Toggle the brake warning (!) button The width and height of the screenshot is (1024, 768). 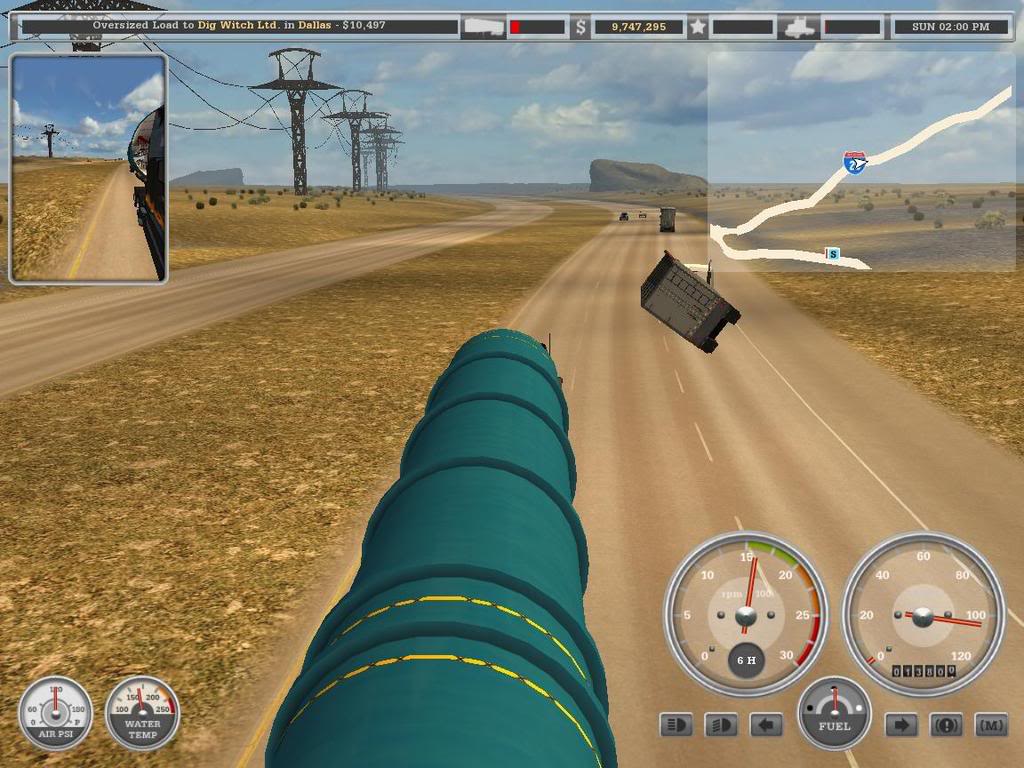pos(946,725)
